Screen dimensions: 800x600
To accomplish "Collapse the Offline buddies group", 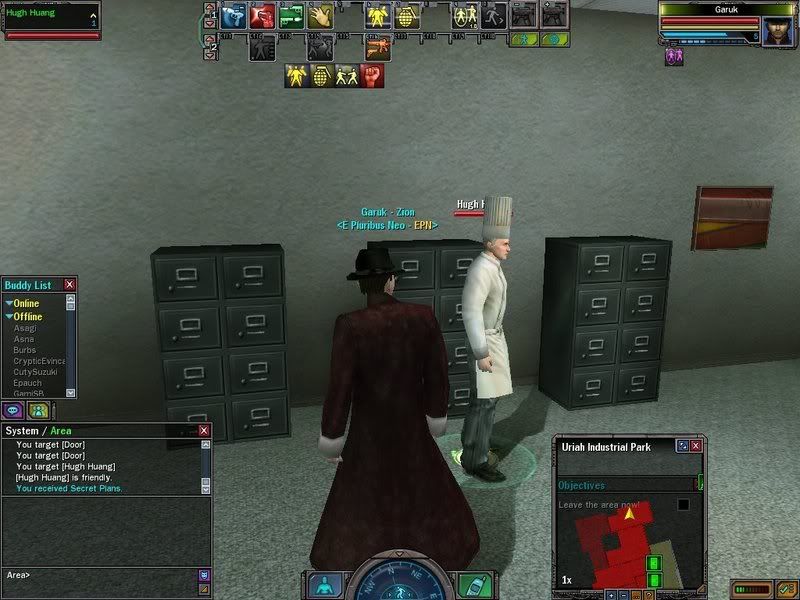I will click(x=9, y=317).
